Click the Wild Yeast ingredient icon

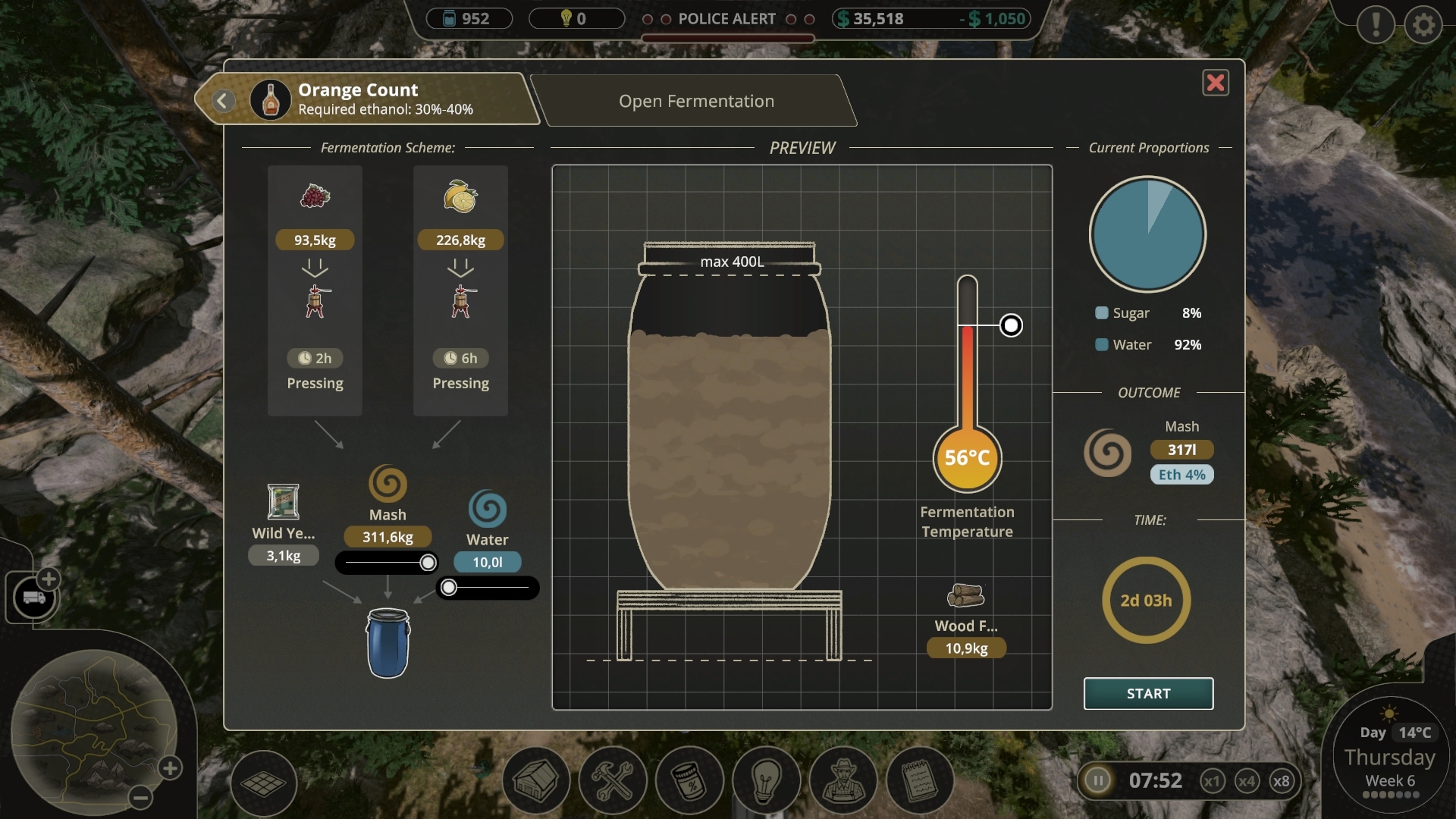coord(283,503)
